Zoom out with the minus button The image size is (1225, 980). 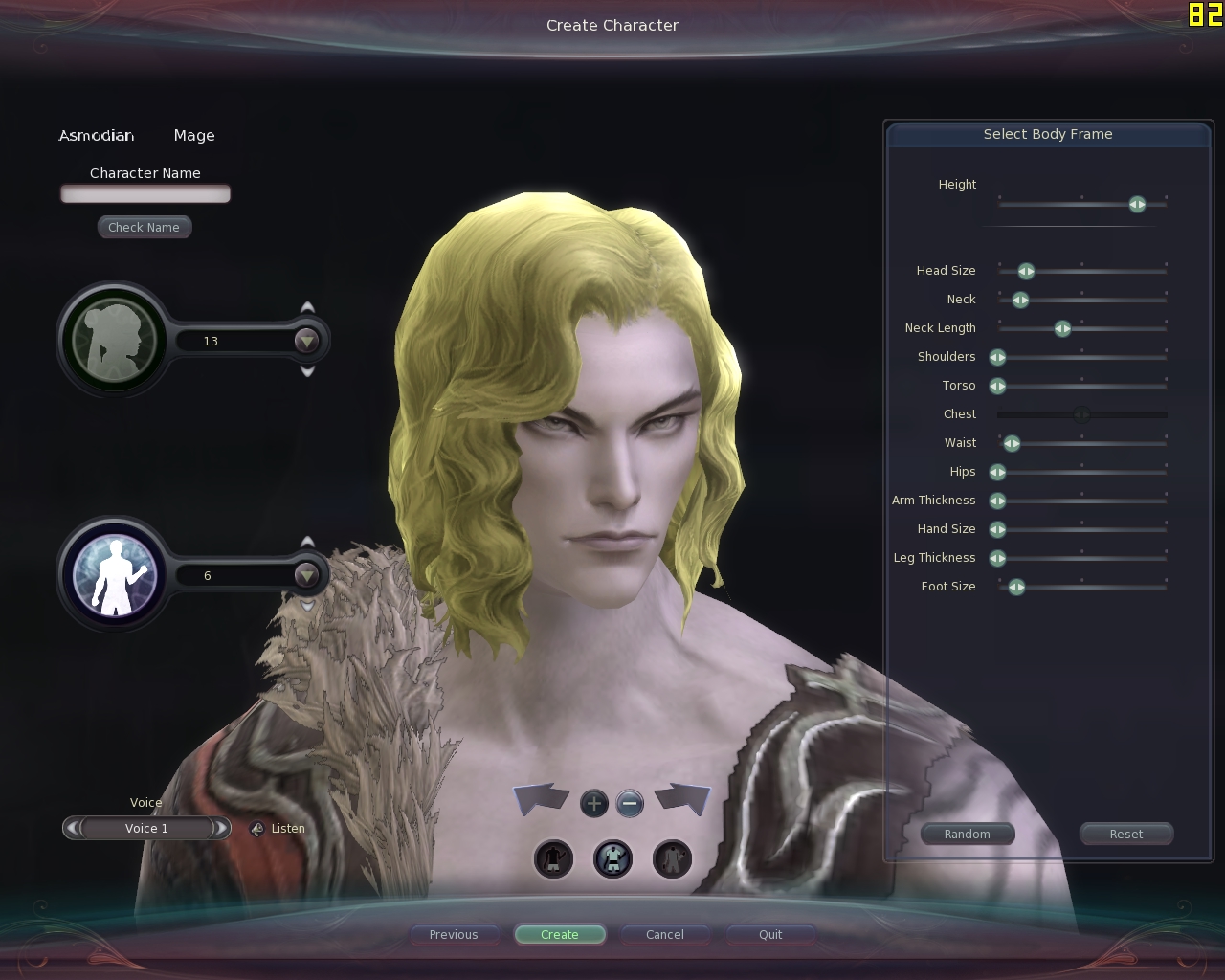(x=630, y=803)
